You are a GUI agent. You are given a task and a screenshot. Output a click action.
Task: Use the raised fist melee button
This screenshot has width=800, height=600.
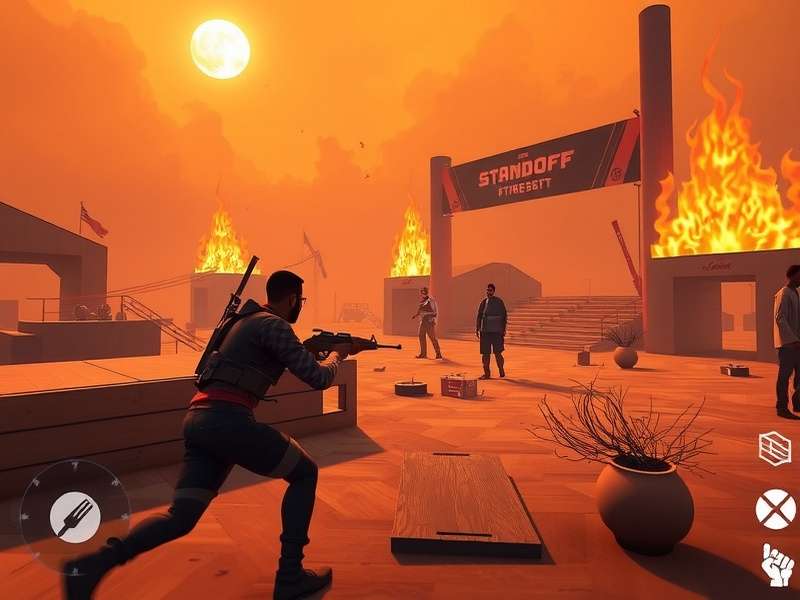pyautogui.click(x=777, y=565)
